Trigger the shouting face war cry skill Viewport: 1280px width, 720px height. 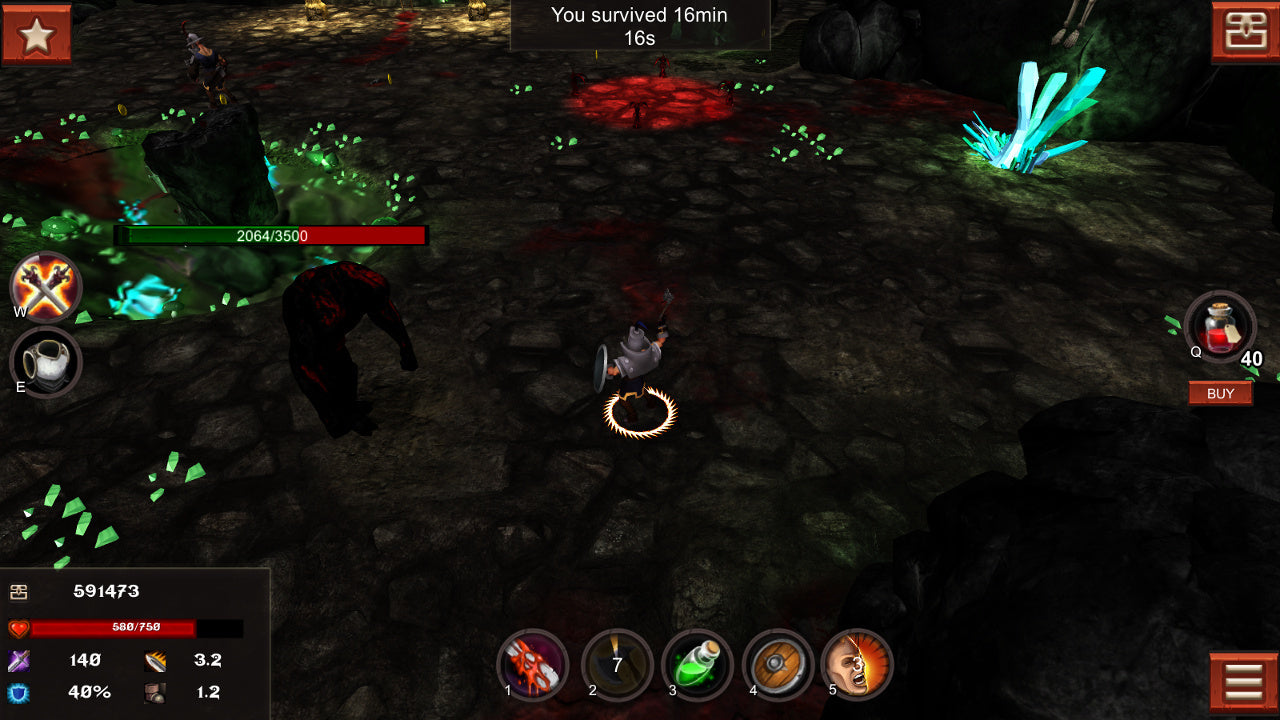857,665
